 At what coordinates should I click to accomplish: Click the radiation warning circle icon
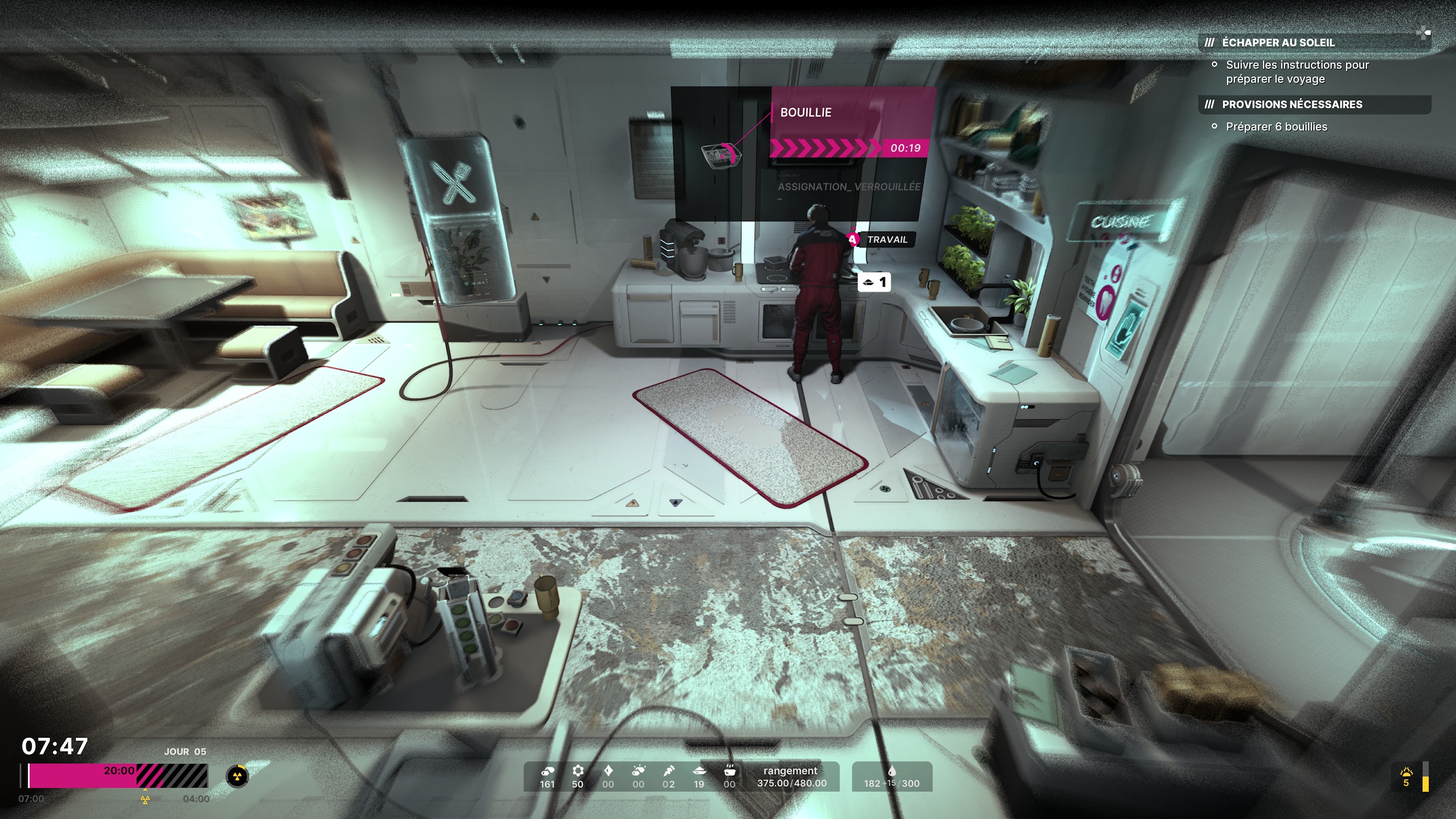[x=237, y=776]
